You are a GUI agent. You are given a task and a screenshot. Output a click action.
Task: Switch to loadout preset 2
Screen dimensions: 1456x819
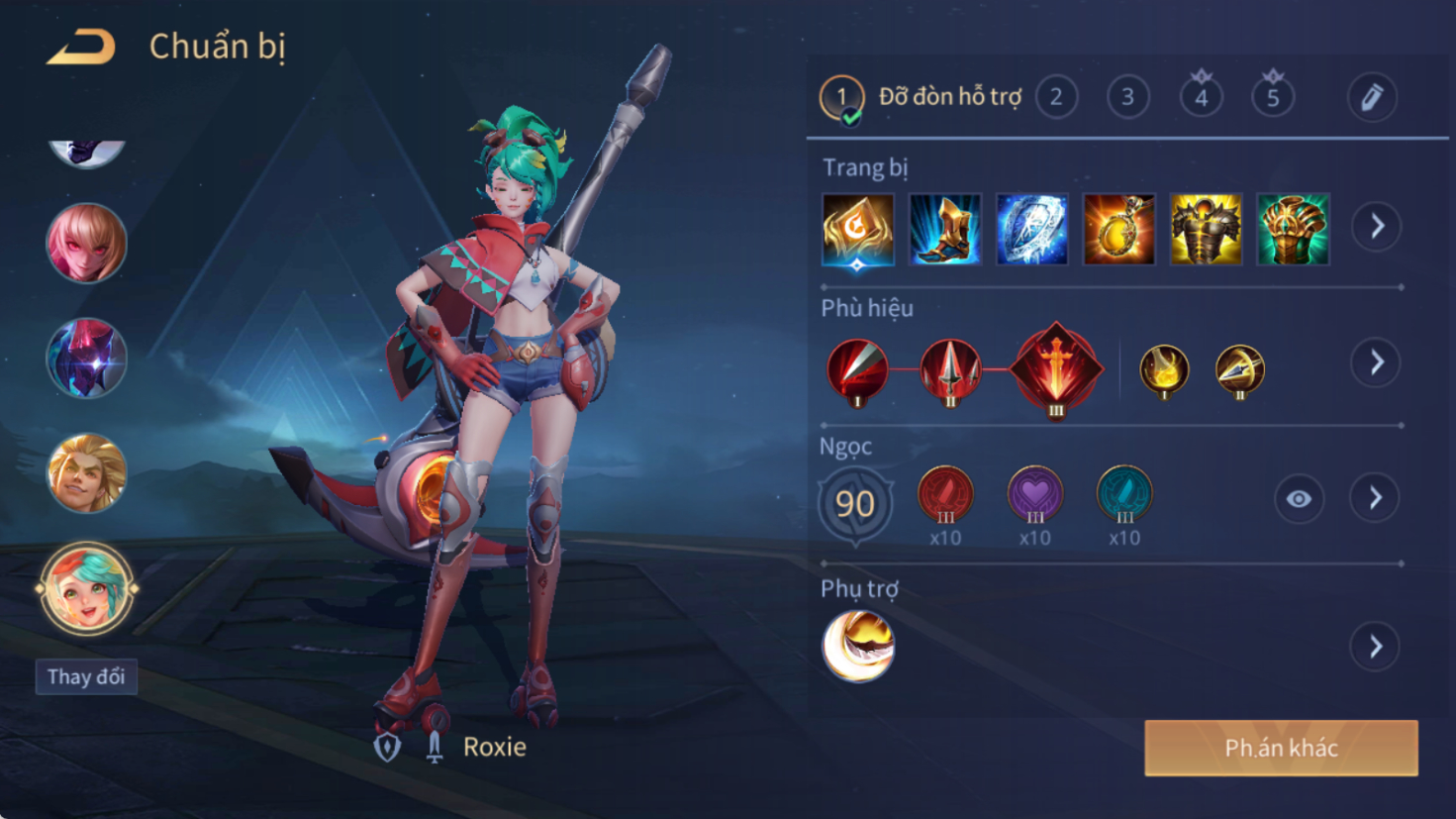click(x=1056, y=97)
